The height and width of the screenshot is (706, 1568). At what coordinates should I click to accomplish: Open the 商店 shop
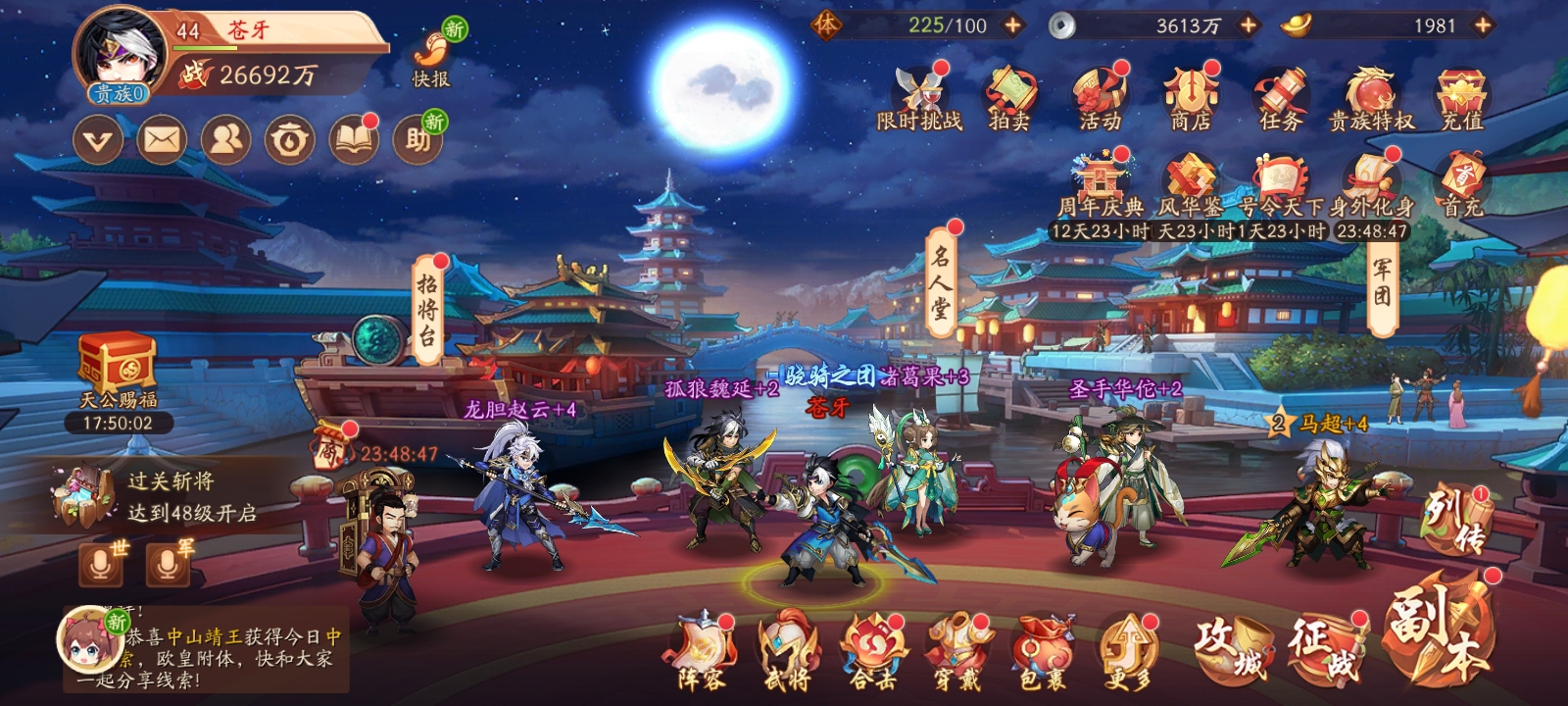coord(1190,98)
